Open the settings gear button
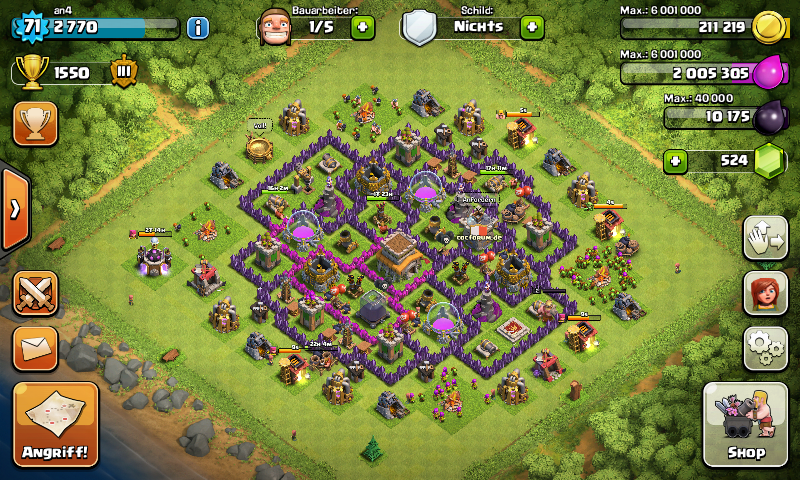Image resolution: width=800 pixels, height=480 pixels. coord(763,346)
